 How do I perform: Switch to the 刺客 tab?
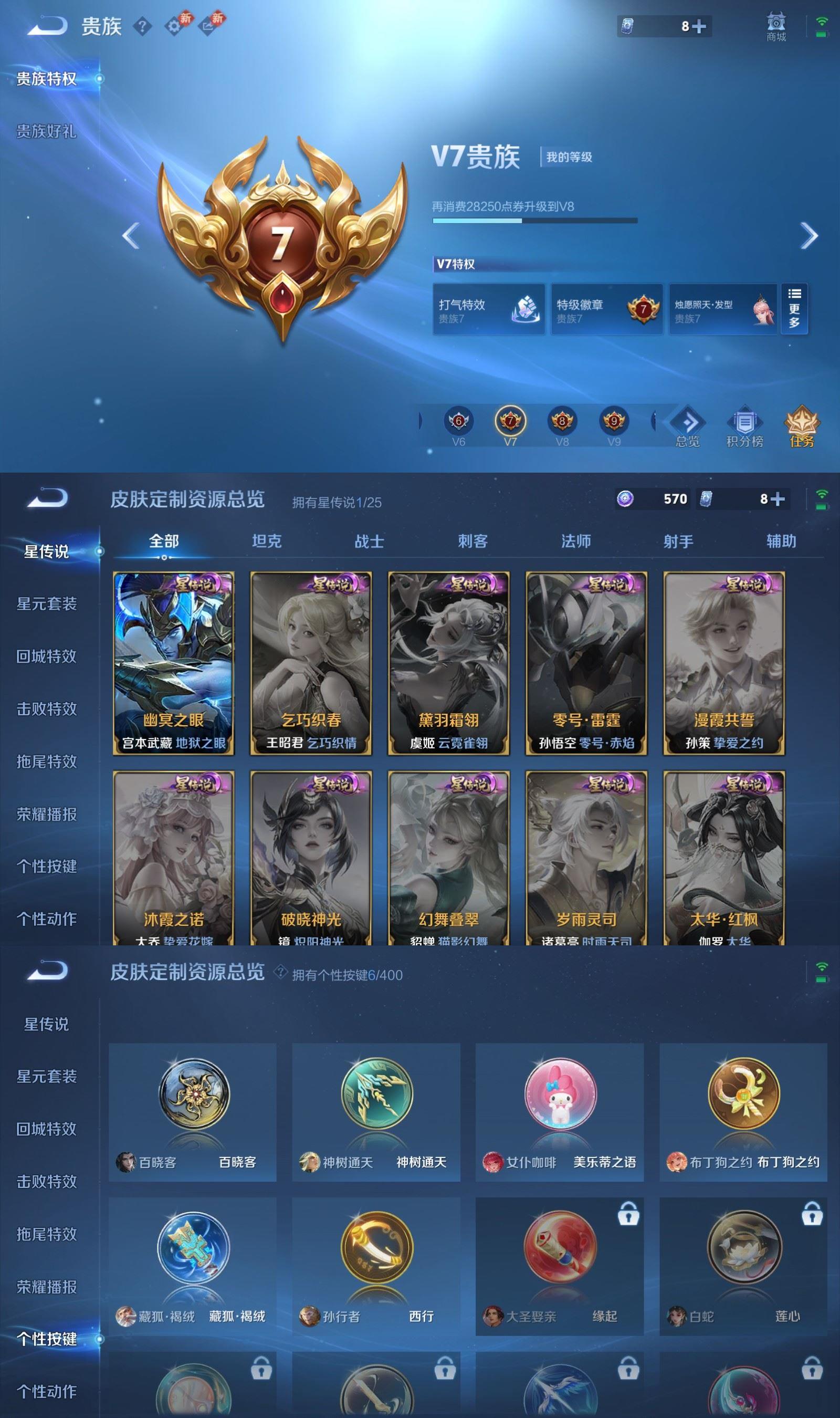473,541
